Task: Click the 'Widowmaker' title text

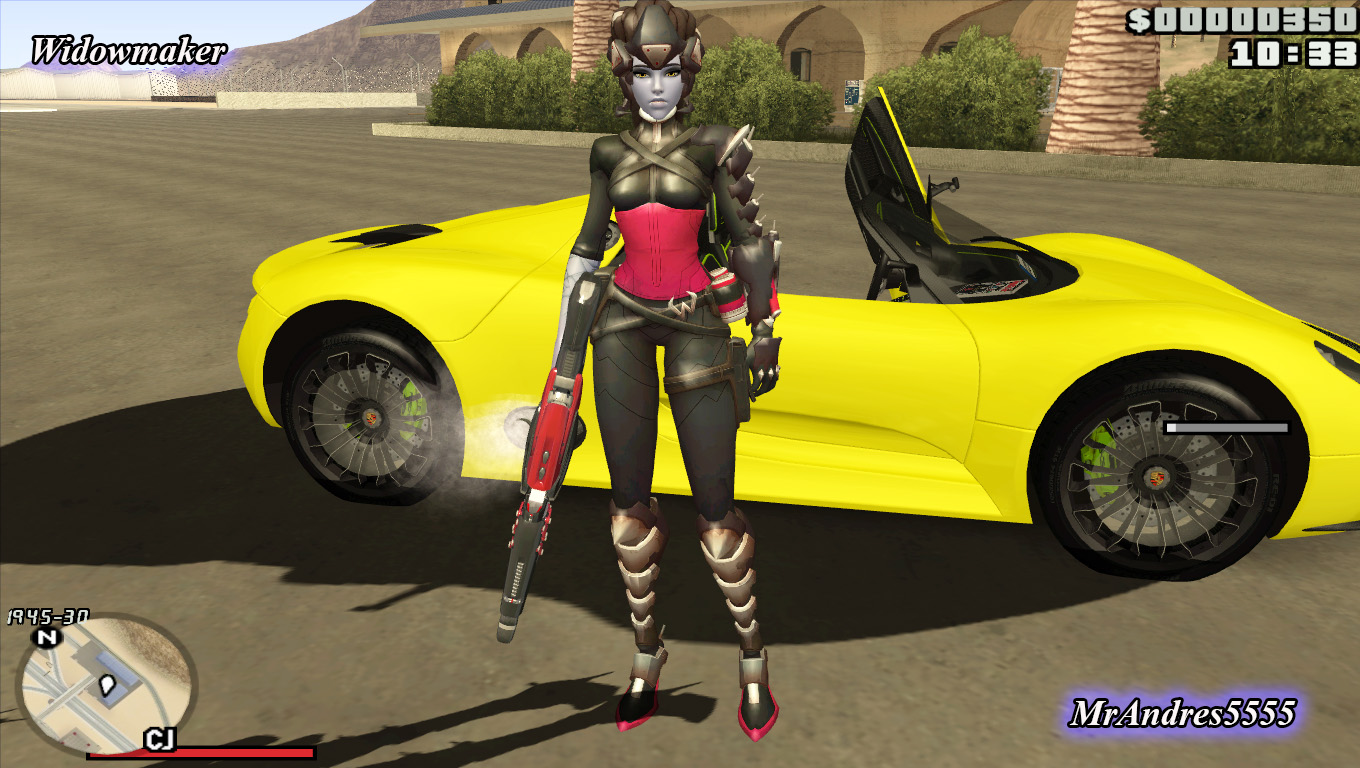Action: (x=128, y=49)
